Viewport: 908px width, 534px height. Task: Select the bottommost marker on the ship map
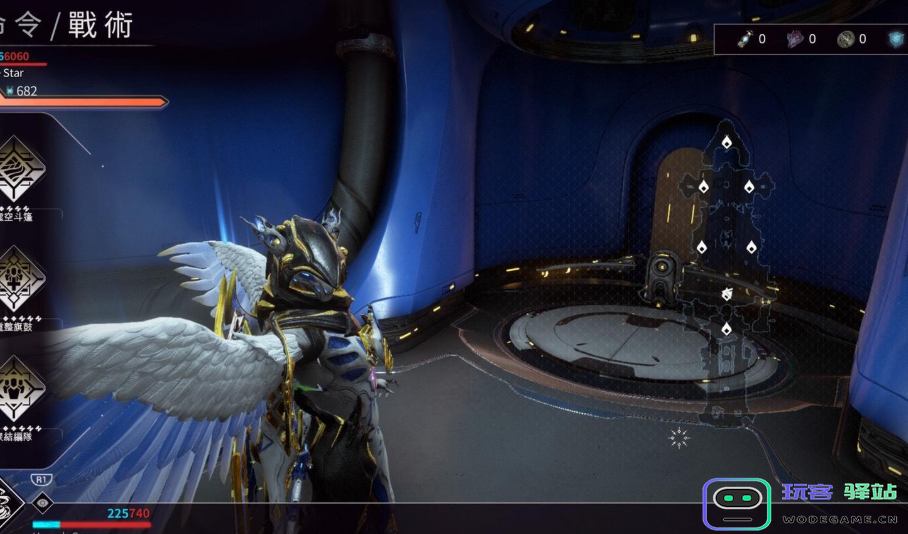[x=727, y=328]
